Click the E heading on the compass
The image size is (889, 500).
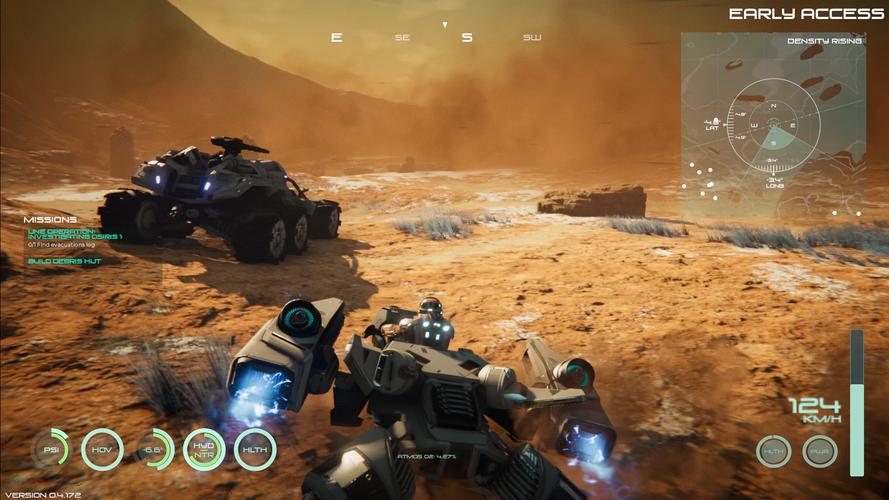click(336, 38)
